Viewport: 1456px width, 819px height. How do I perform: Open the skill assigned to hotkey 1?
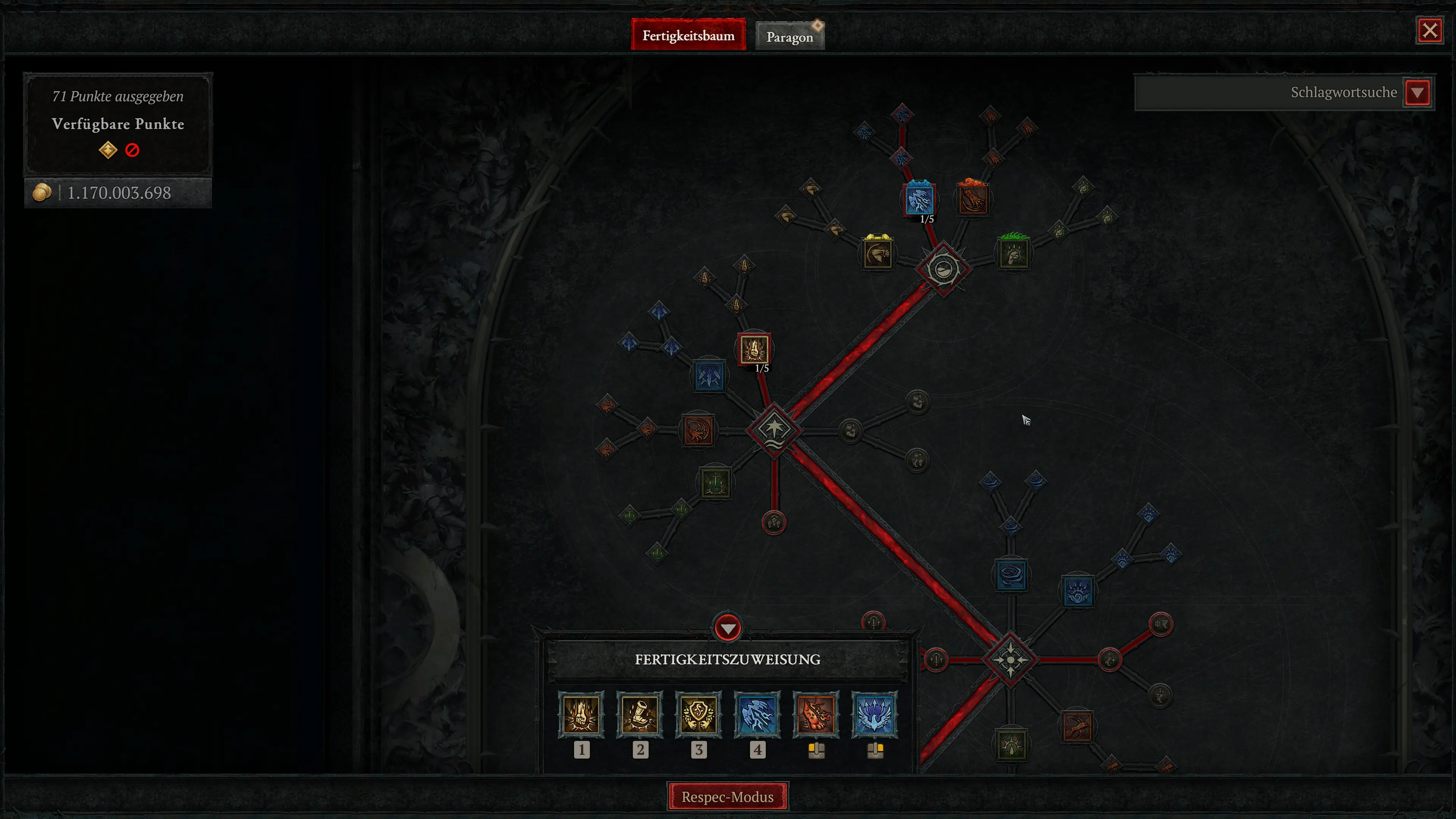[x=582, y=715]
